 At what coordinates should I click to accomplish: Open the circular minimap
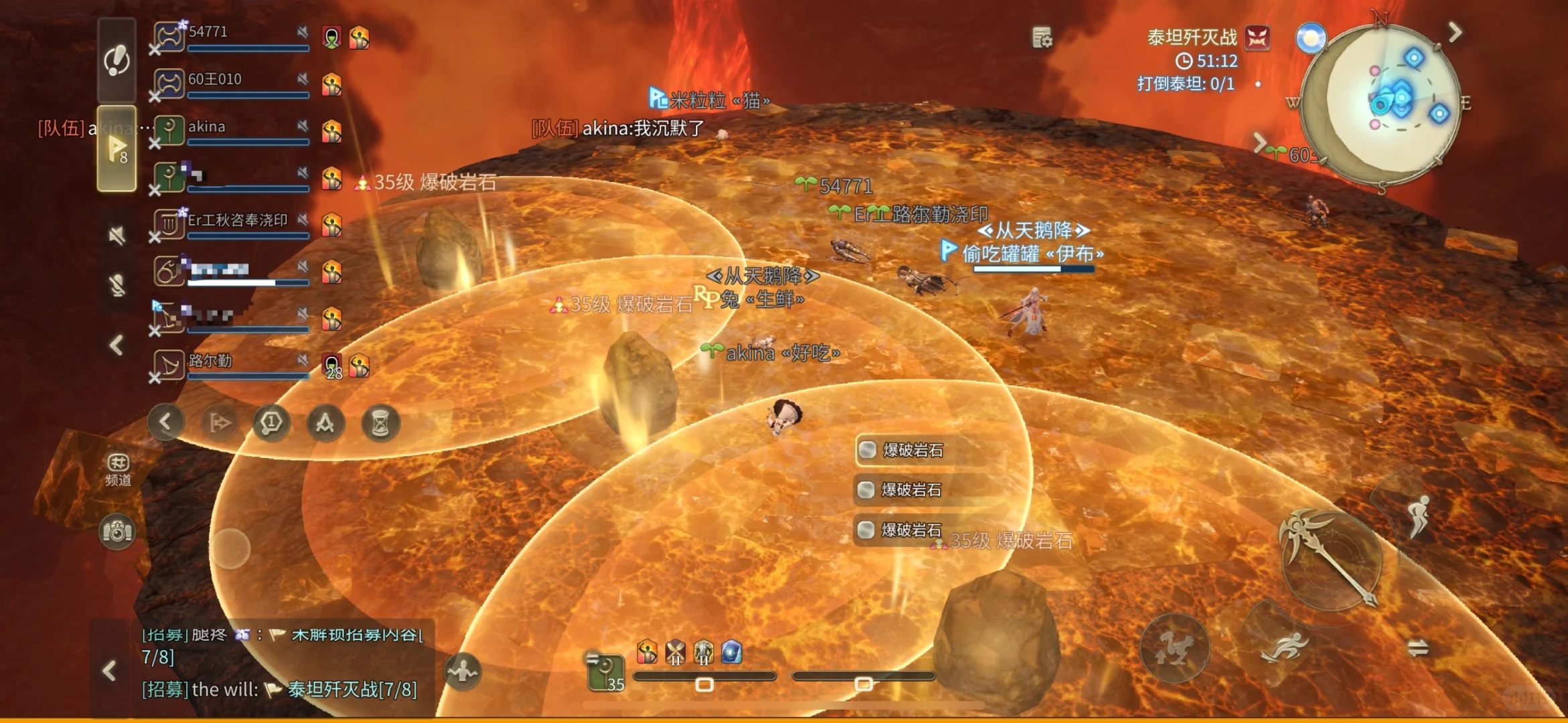1380,104
